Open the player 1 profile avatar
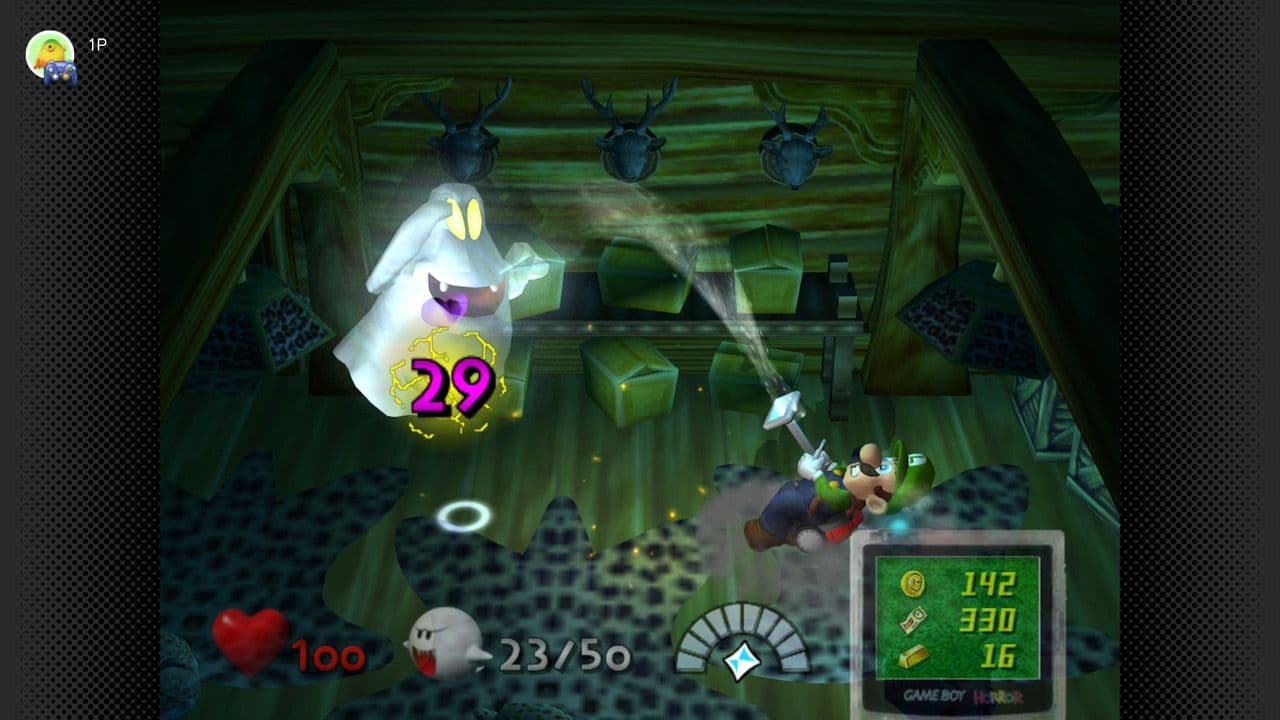The image size is (1280, 720). pos(50,55)
